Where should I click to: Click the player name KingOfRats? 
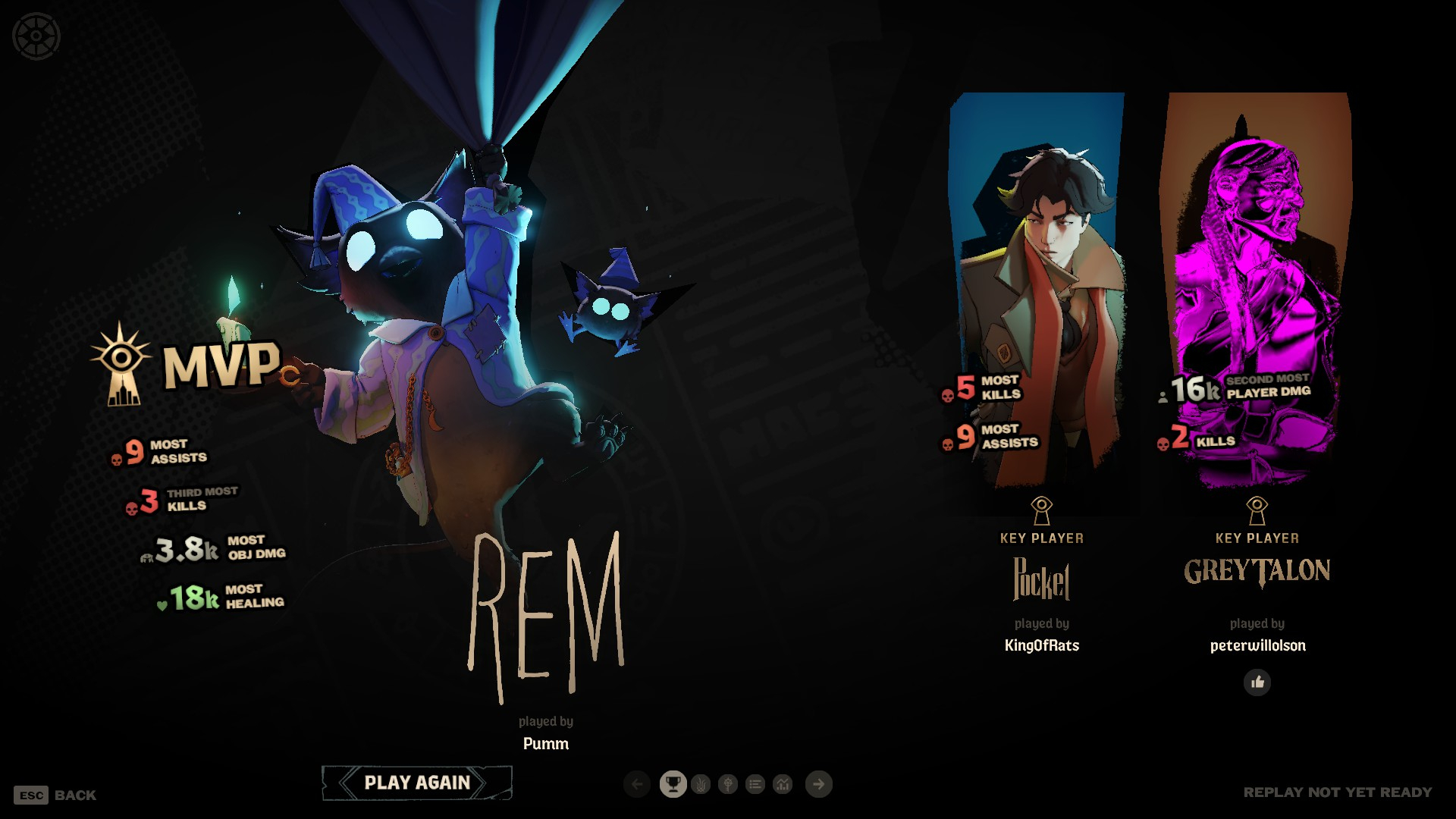(1041, 645)
